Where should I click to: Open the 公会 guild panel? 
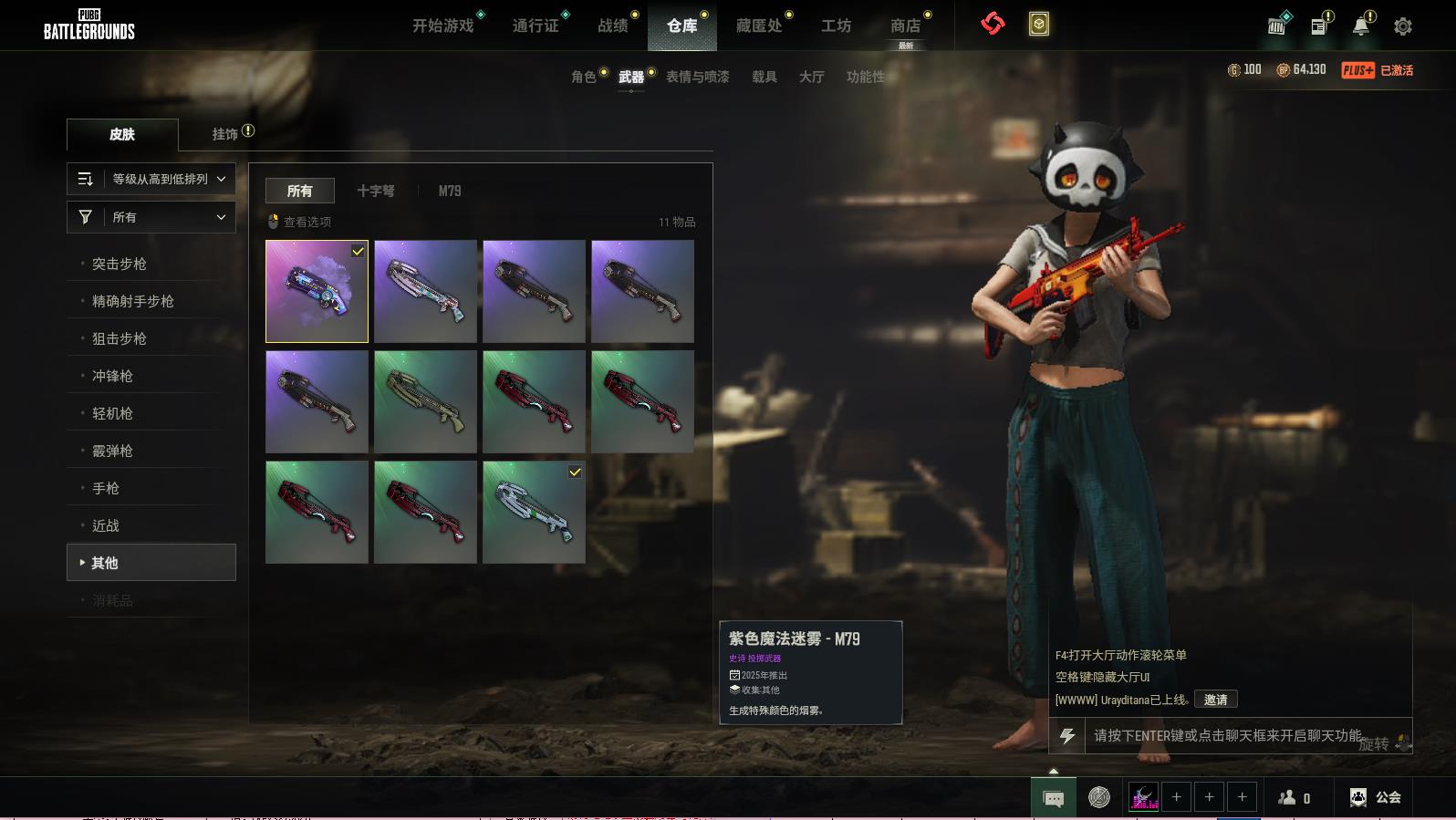click(1376, 797)
